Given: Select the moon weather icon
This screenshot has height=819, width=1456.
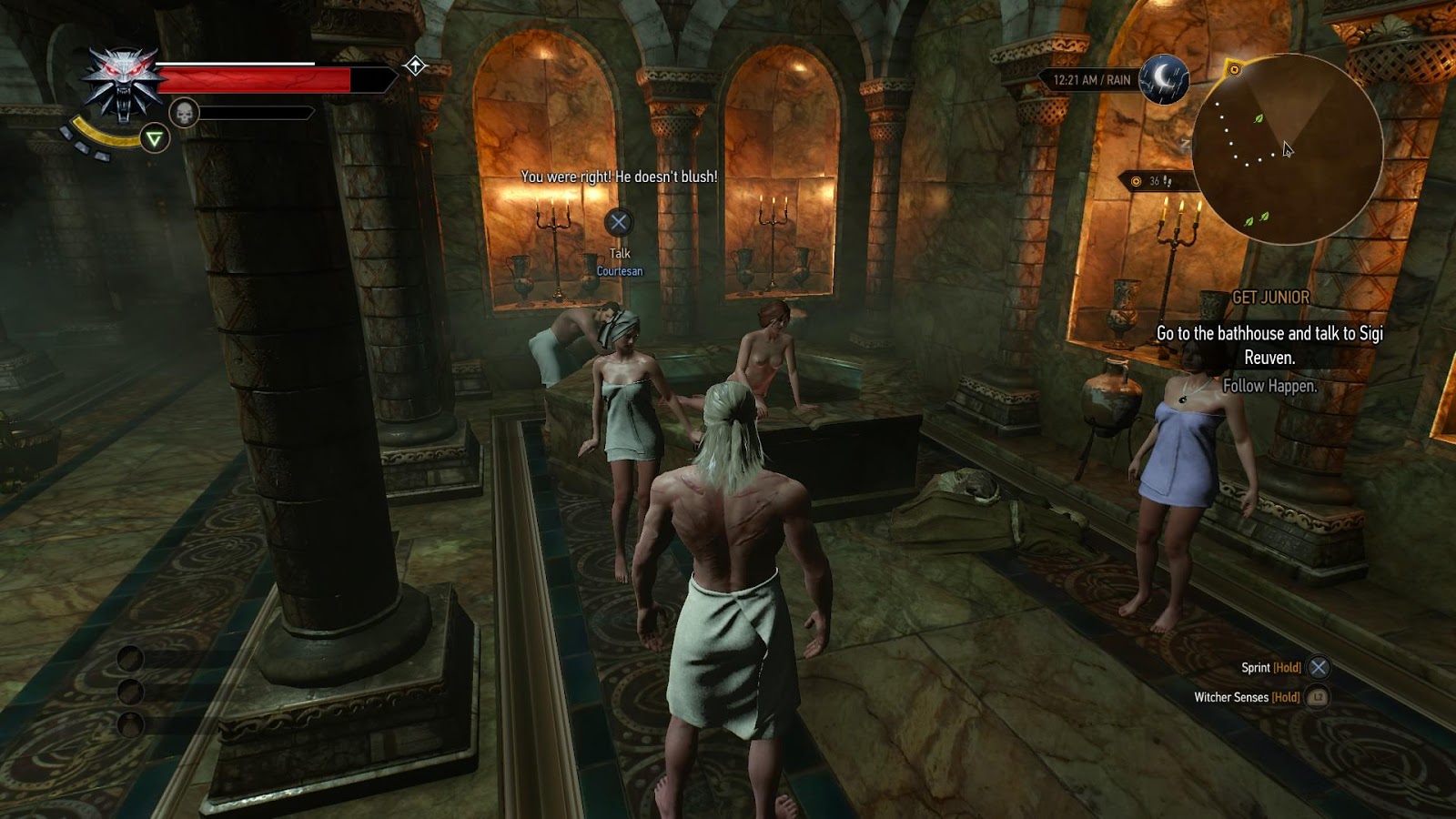Looking at the screenshot, I should point(1164,79).
